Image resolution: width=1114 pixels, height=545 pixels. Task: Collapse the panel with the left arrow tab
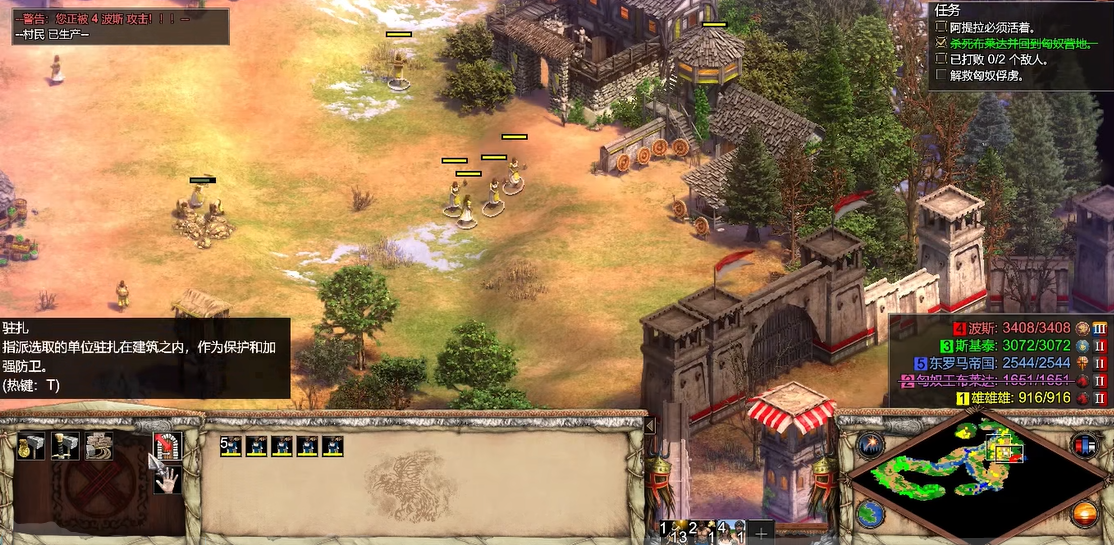649,425
